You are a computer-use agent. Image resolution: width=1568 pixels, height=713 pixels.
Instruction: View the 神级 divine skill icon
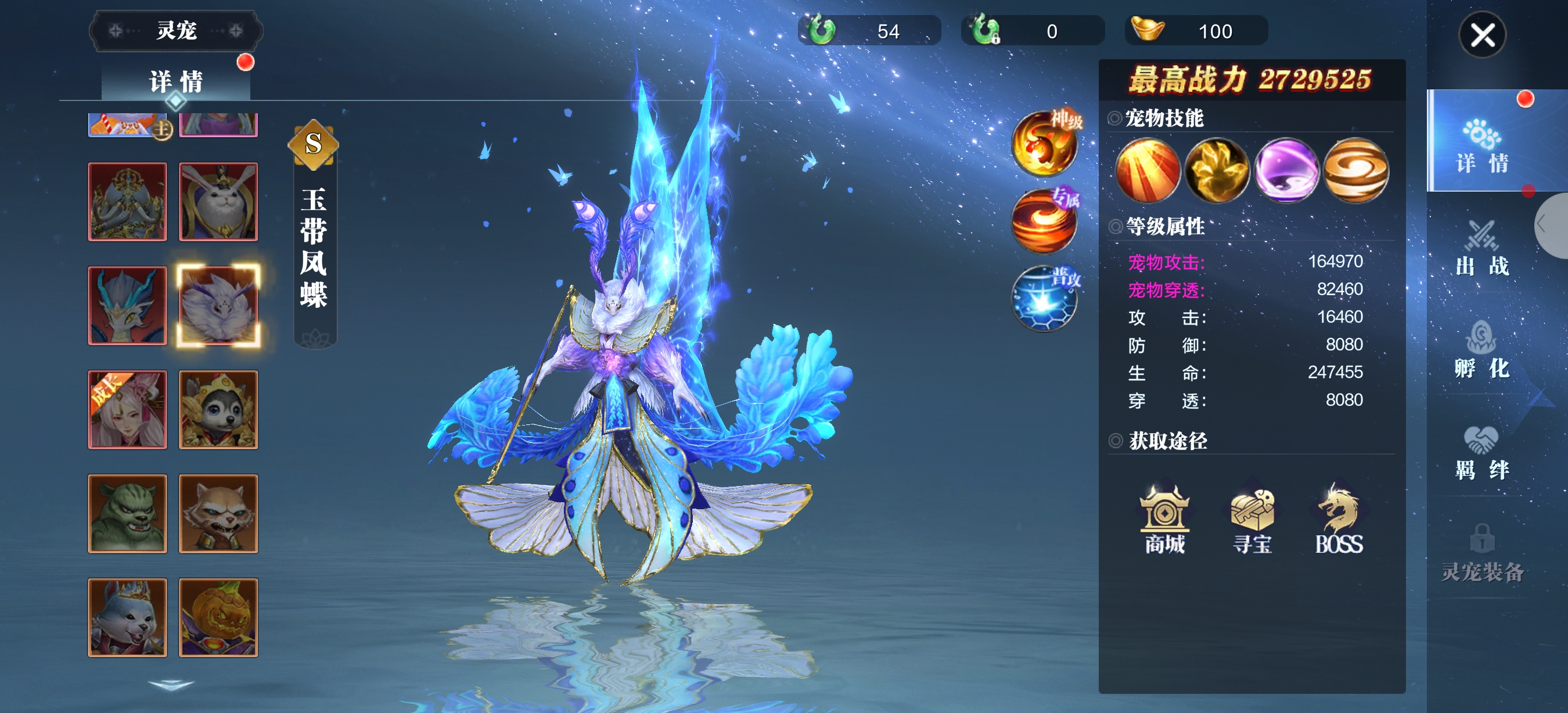pyautogui.click(x=1045, y=143)
